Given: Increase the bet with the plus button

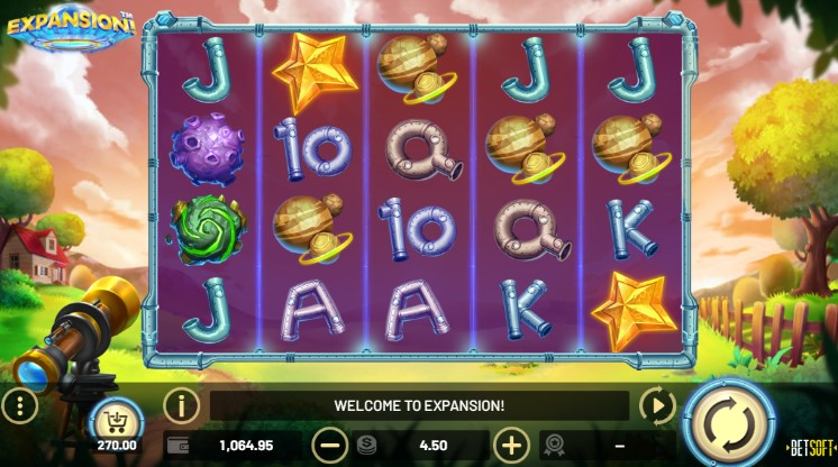Looking at the screenshot, I should (511, 444).
